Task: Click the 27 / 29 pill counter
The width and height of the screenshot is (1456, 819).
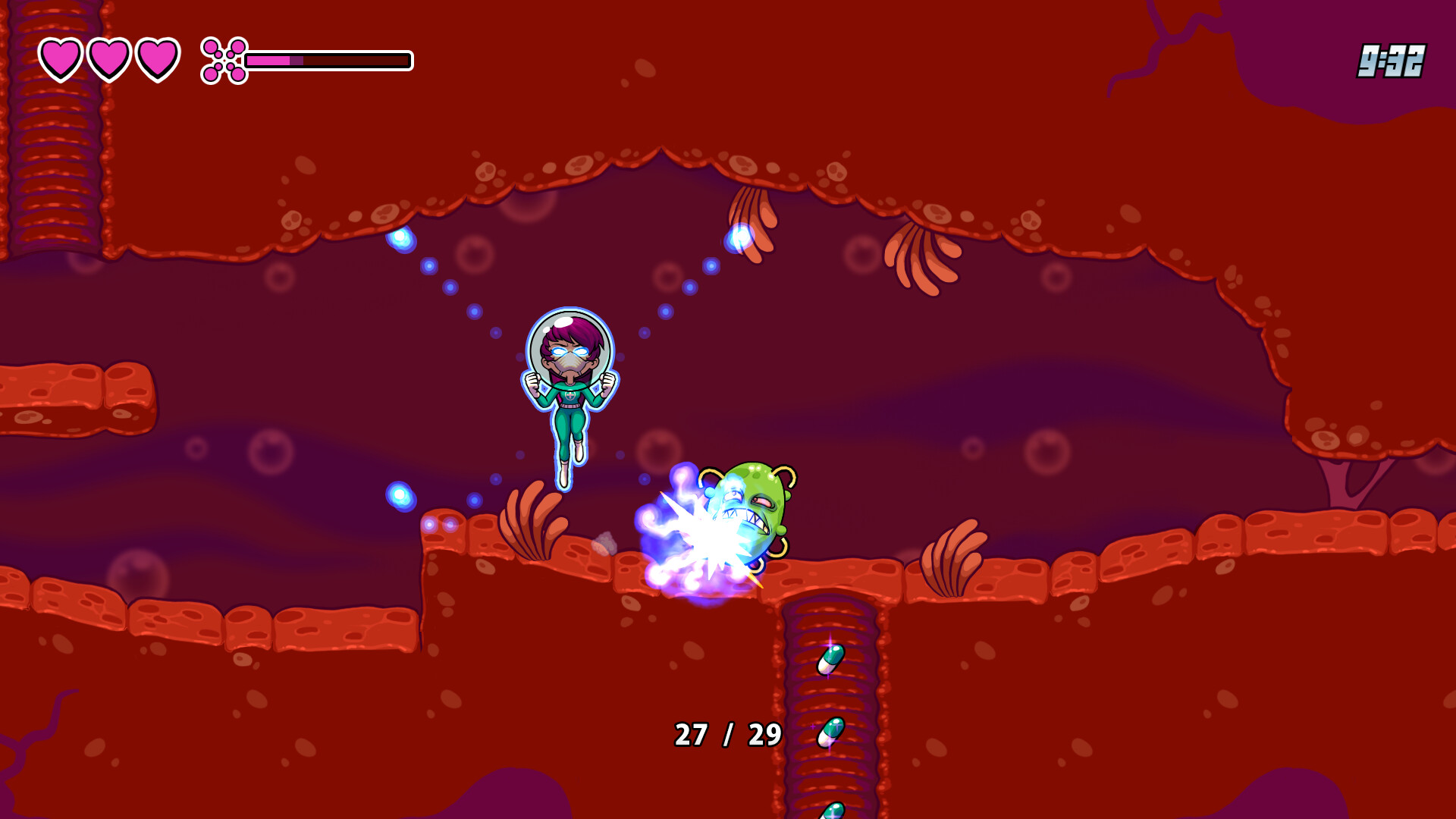Action: pos(726,734)
